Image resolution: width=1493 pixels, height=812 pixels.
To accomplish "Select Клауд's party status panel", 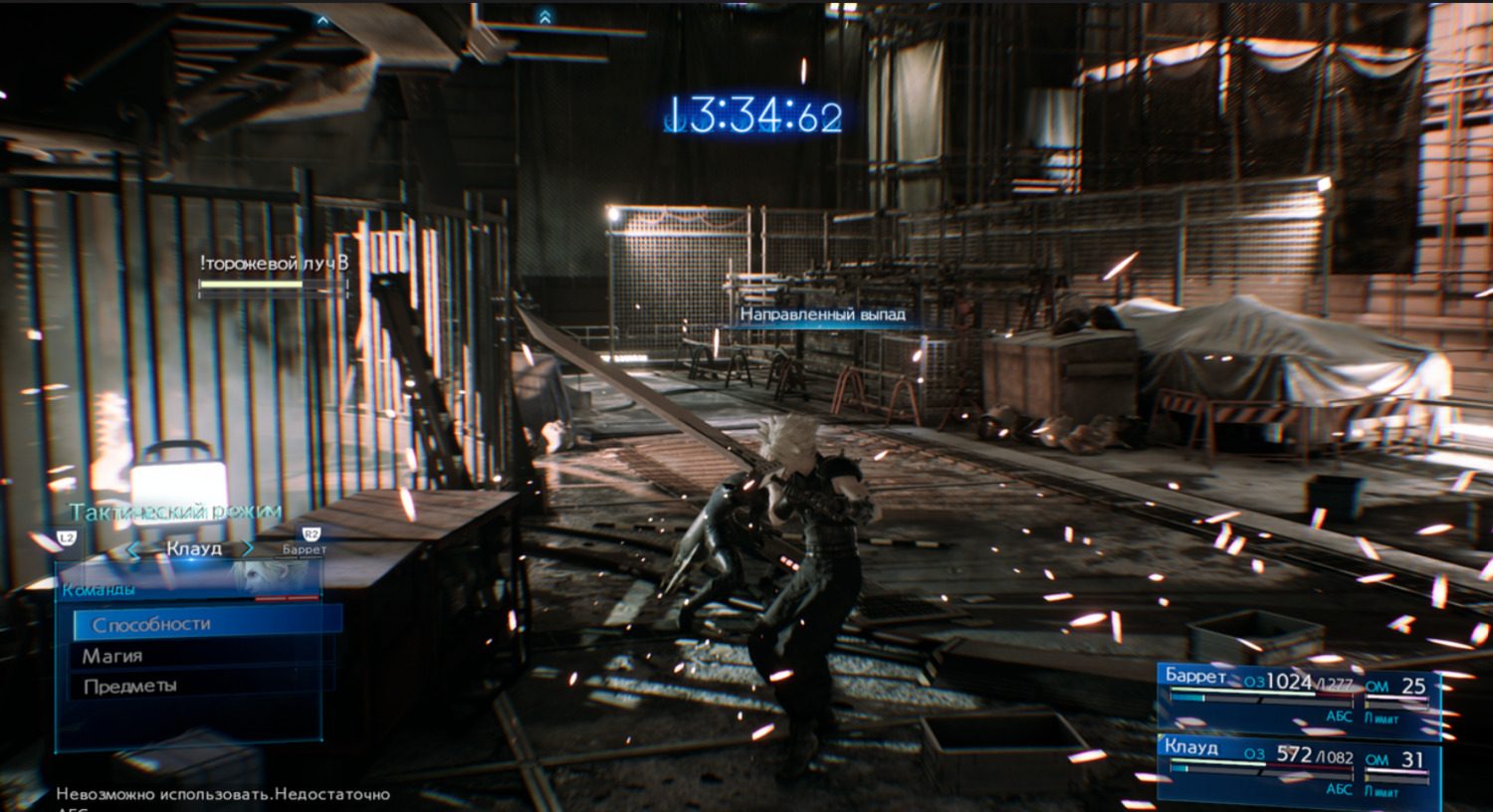I will [1299, 768].
